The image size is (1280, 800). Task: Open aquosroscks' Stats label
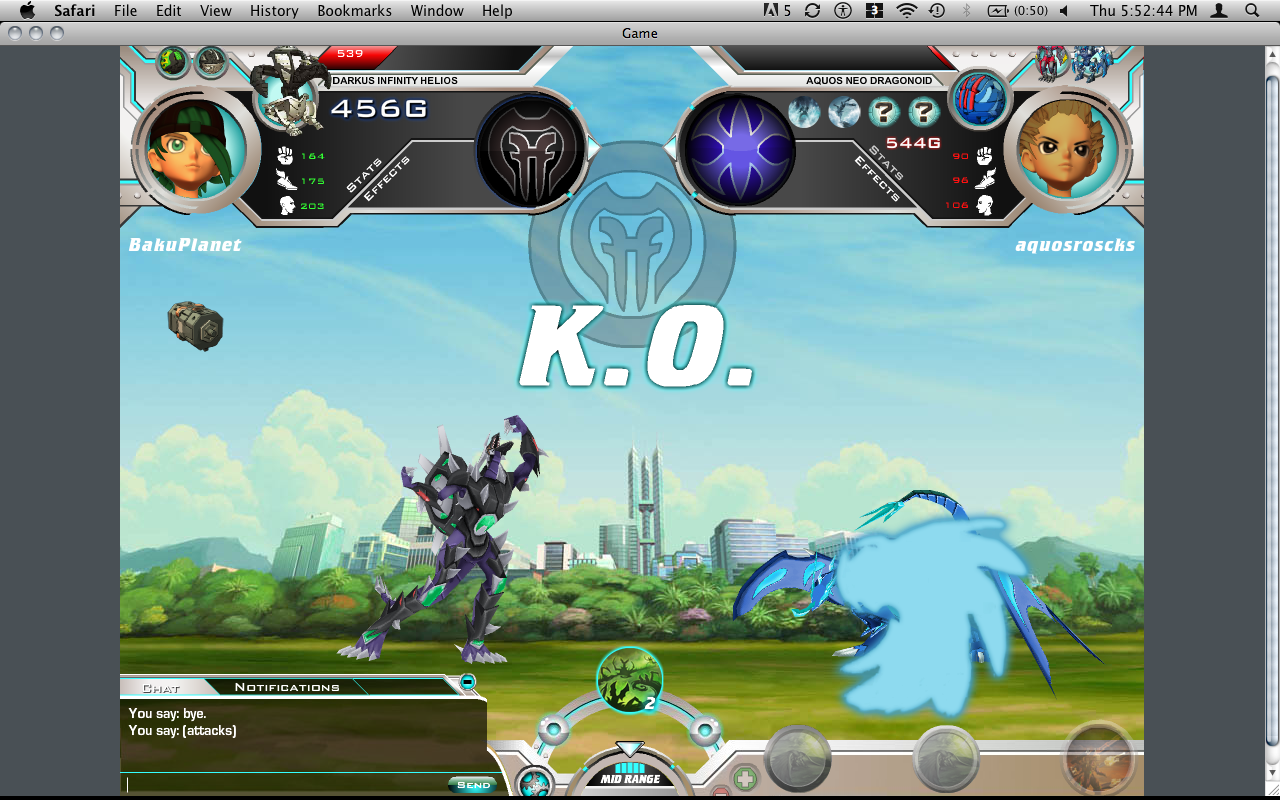887,160
